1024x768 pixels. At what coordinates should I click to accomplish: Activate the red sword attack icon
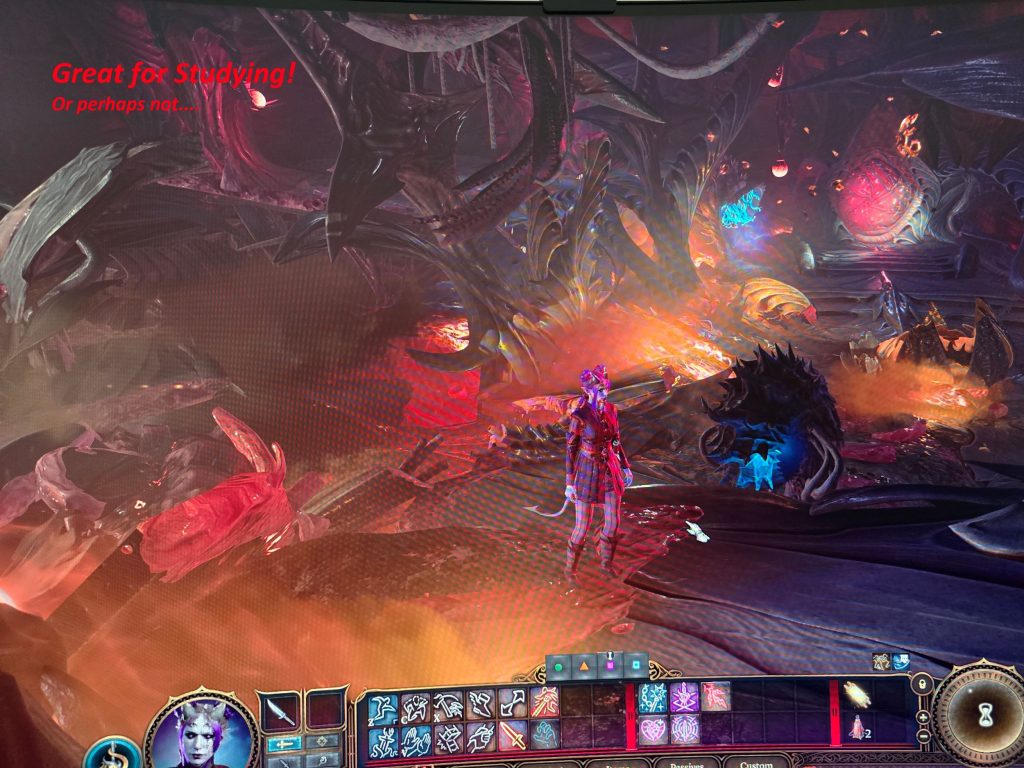(x=513, y=738)
